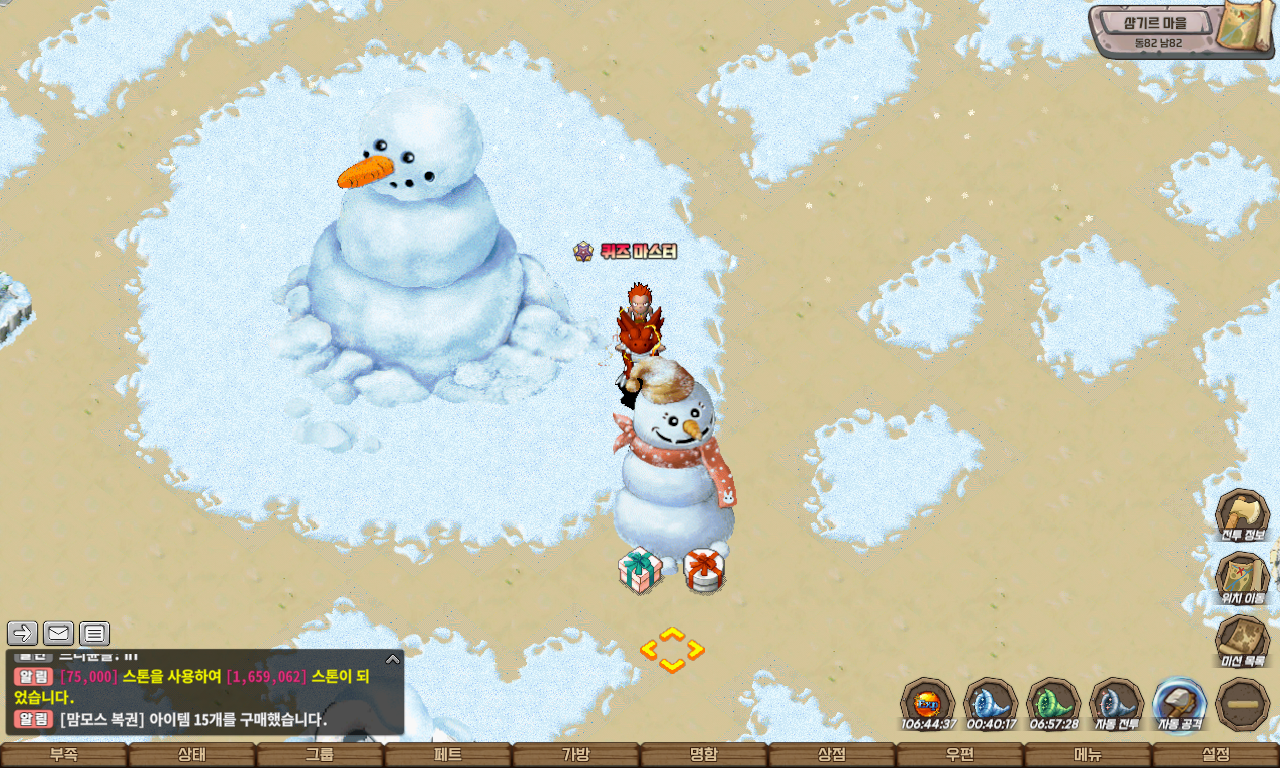Toggle 자동 공격 stone hammer icon
The image size is (1280, 768).
click(x=1180, y=704)
